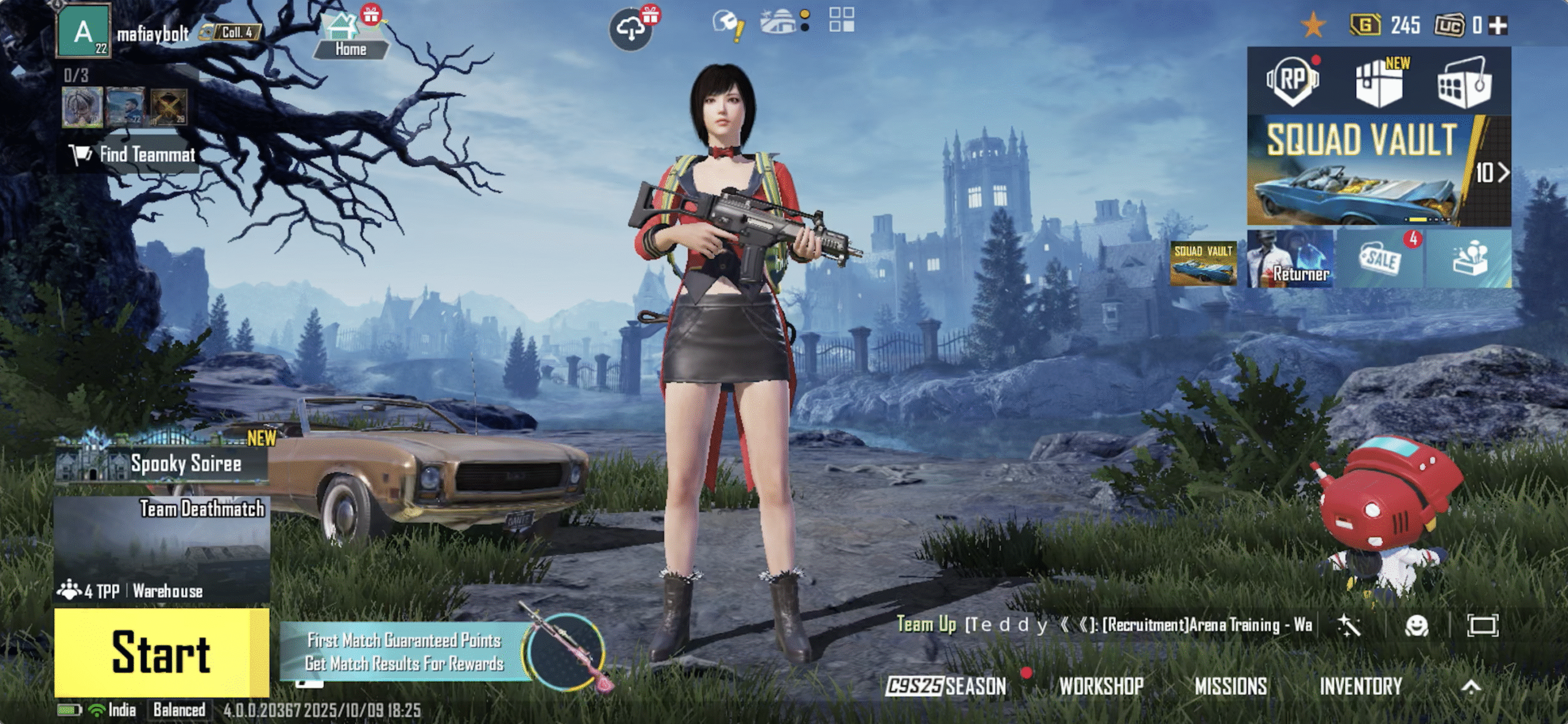Open the Inventory menu
Screen dimensions: 1568x724
coord(1360,686)
